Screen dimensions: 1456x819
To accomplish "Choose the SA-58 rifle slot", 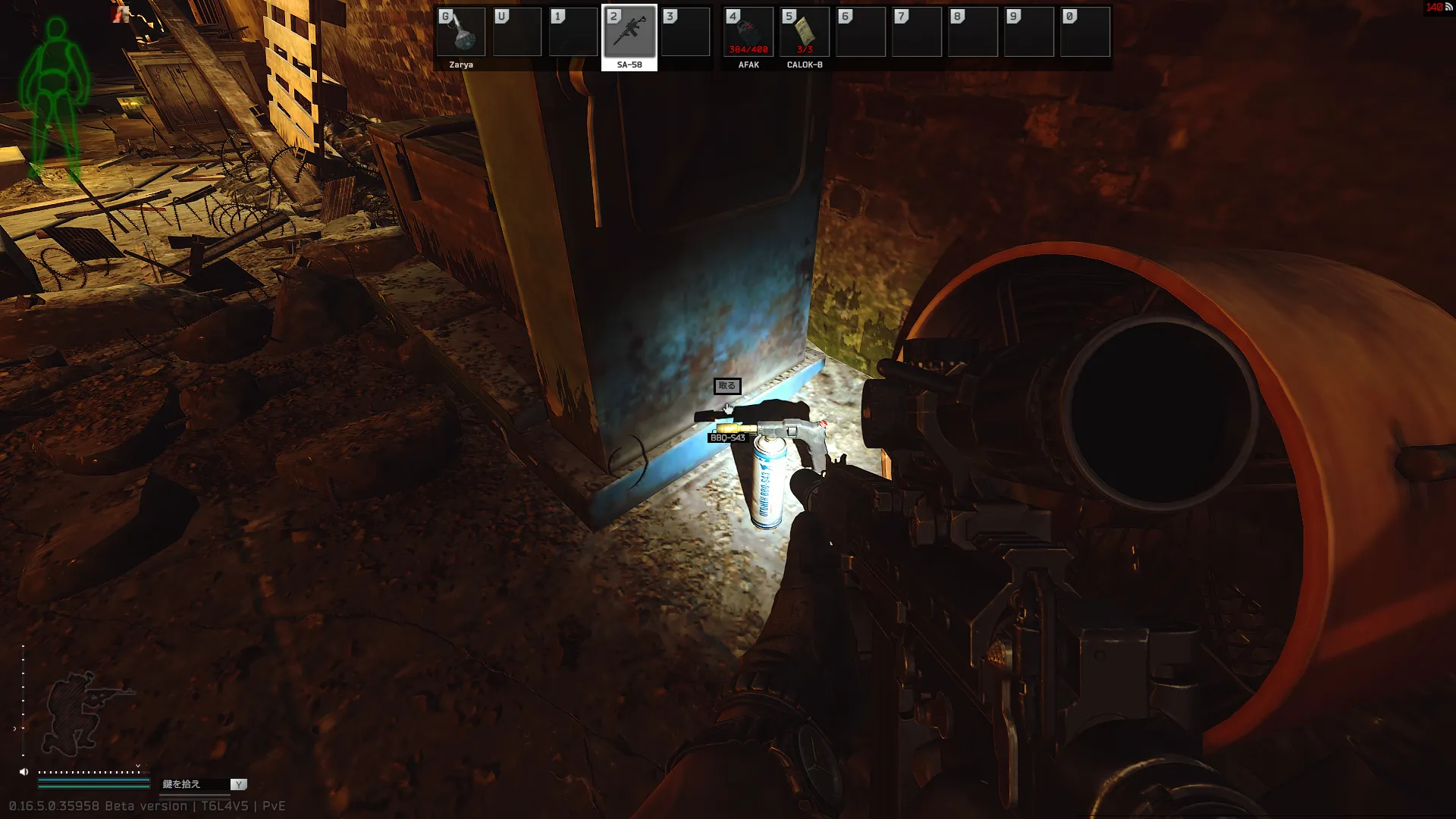I will click(x=629, y=33).
